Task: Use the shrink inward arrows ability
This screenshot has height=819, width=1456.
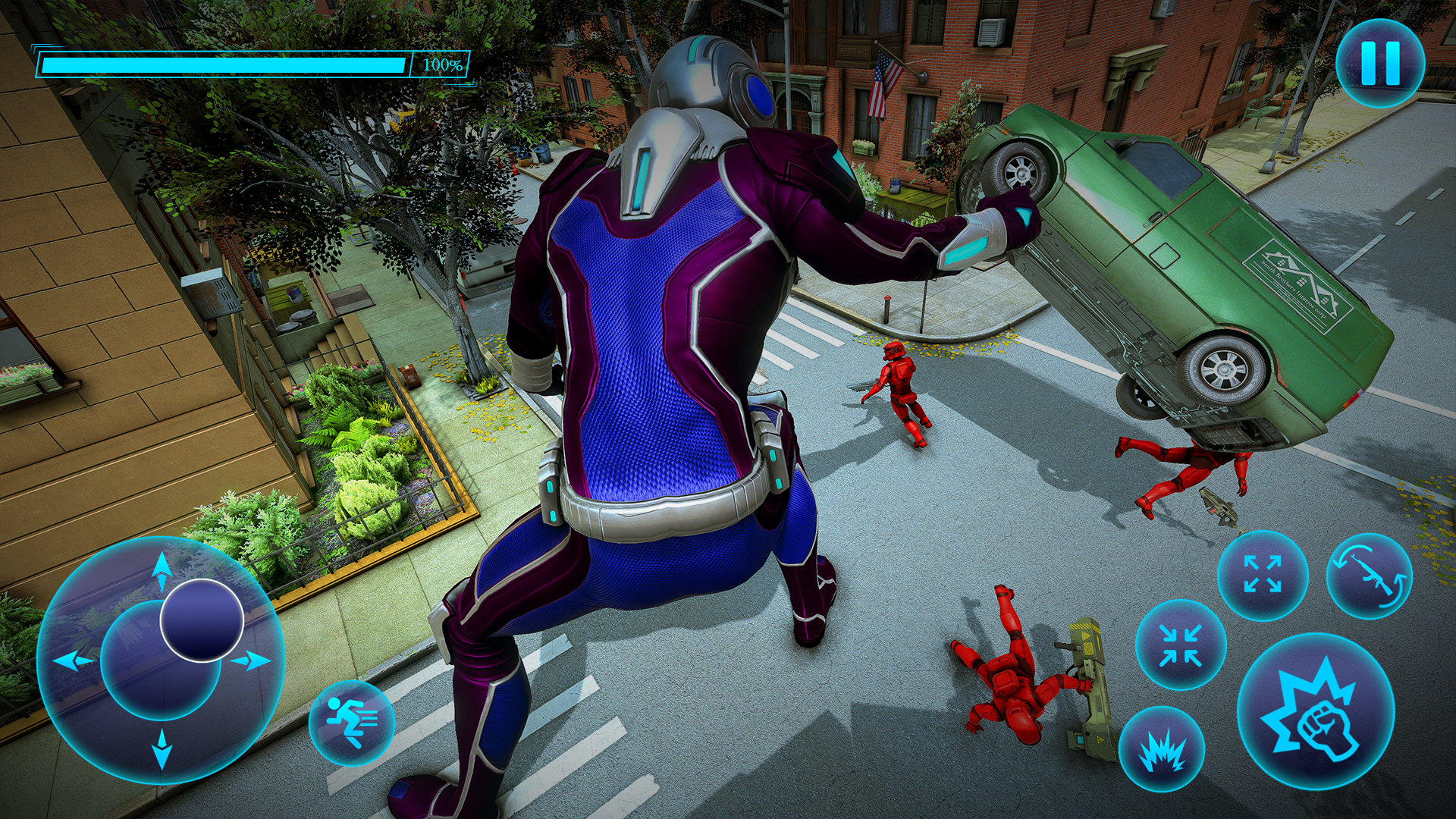Action: [x=1180, y=645]
